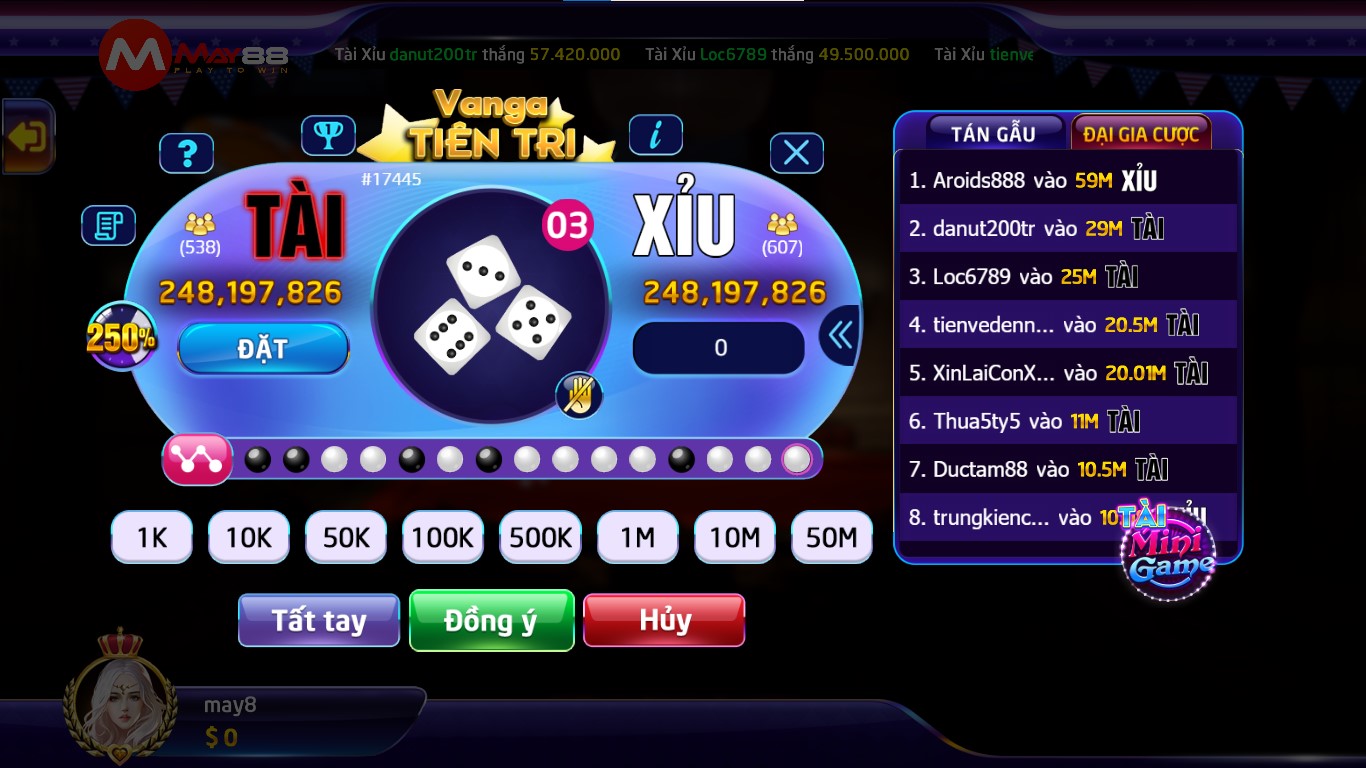The height and width of the screenshot is (768, 1366).
Task: Open the pink trend chart icon
Action: (x=197, y=459)
